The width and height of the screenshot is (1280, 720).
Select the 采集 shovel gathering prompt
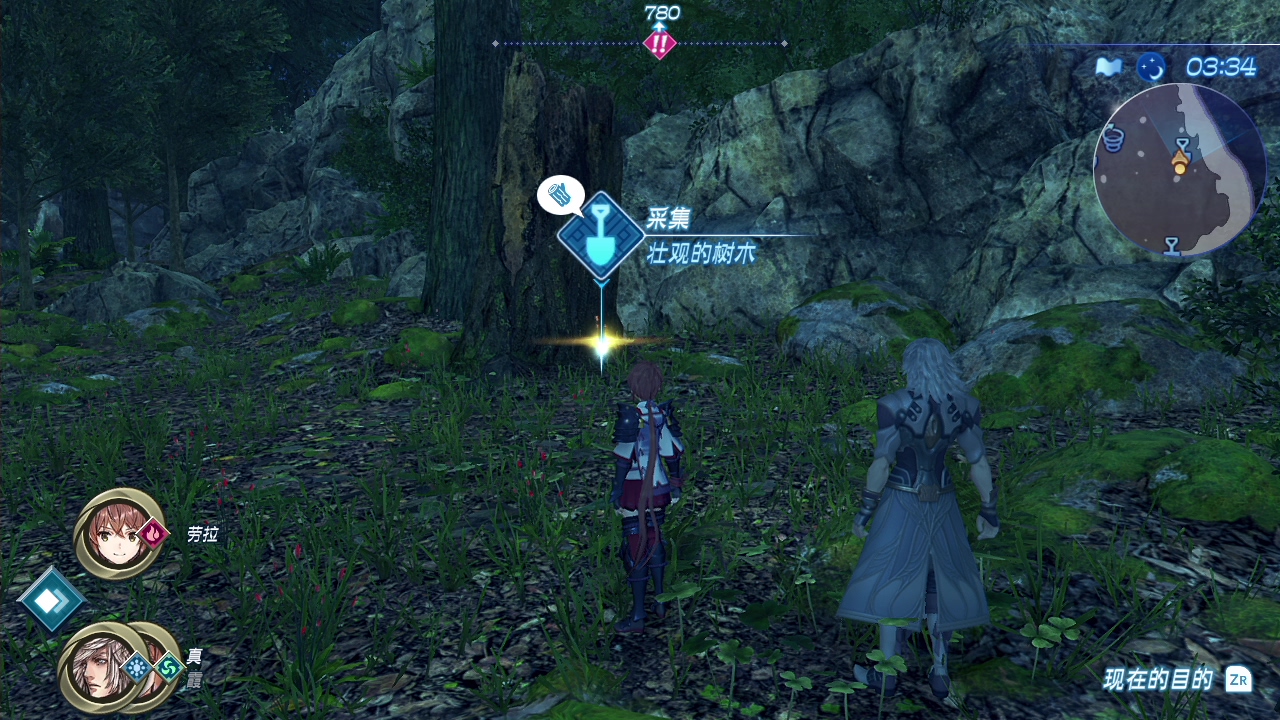click(601, 236)
